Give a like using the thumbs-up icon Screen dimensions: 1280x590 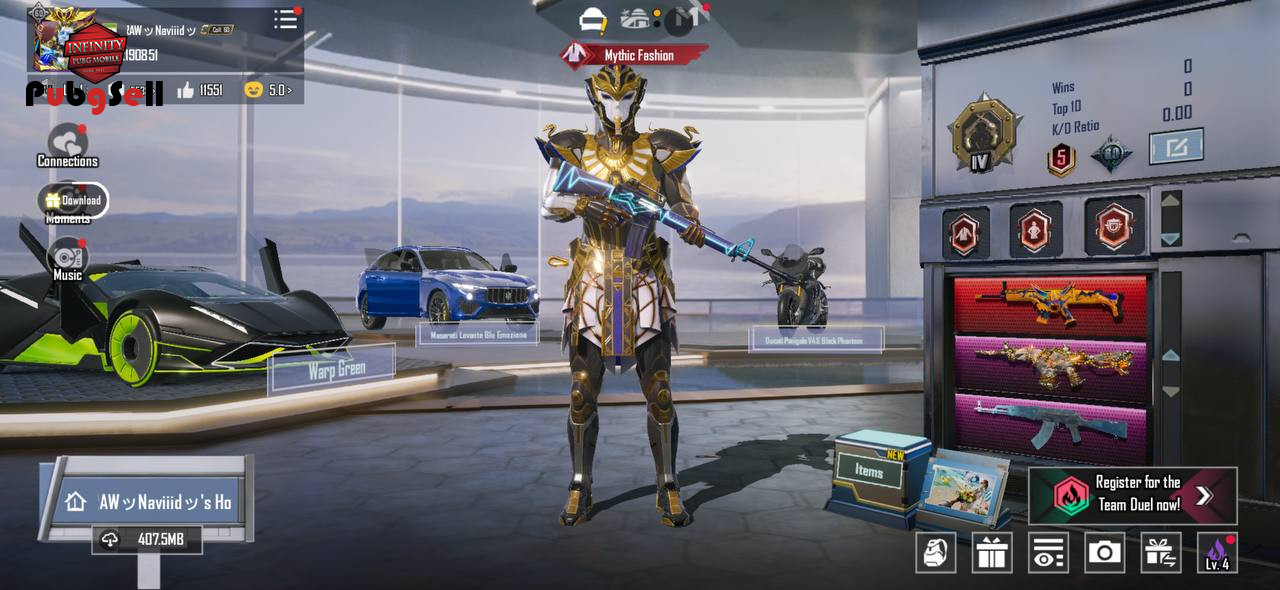(x=186, y=91)
